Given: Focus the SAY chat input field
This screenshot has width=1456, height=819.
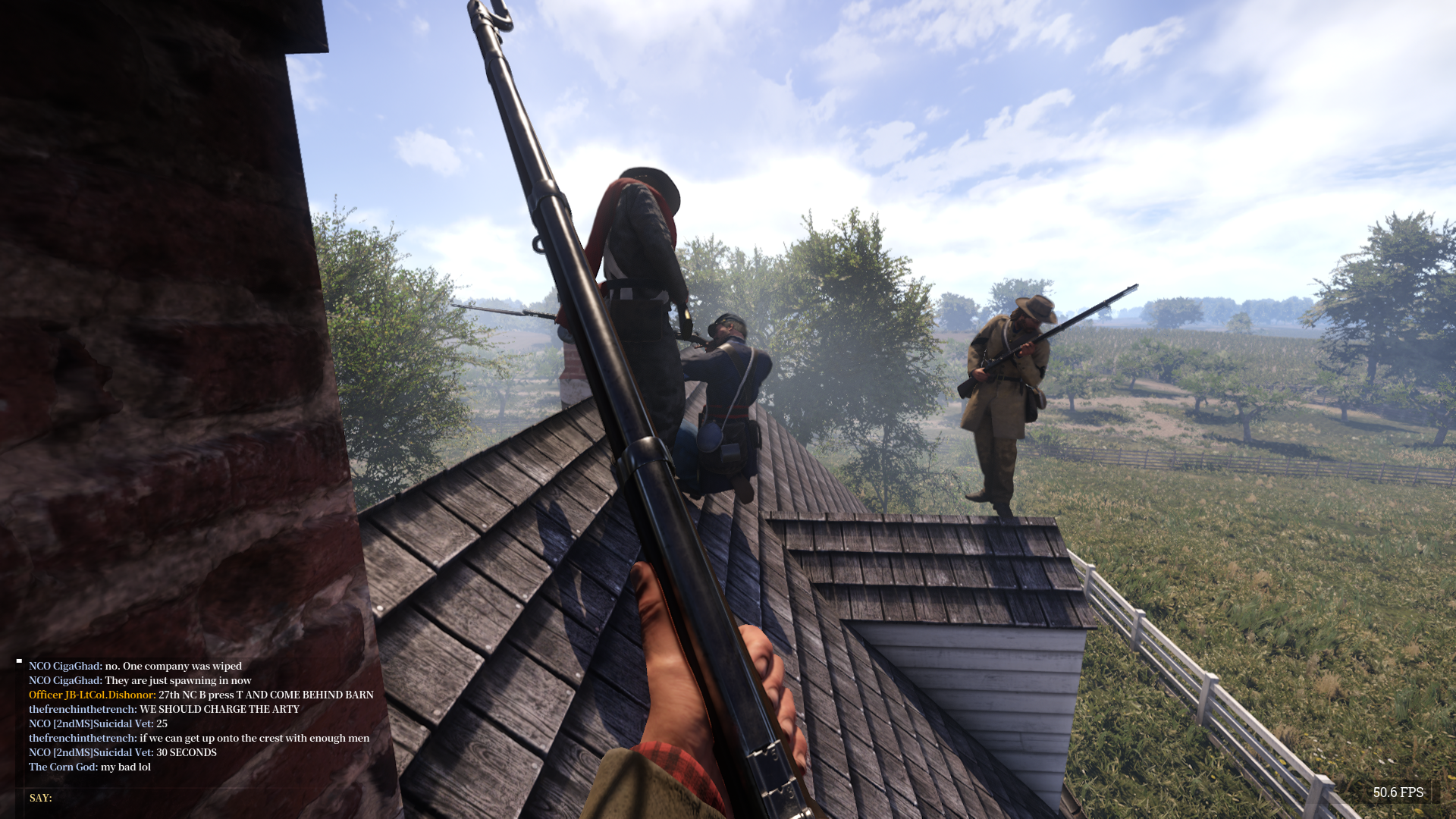Looking at the screenshot, I should [x=212, y=798].
